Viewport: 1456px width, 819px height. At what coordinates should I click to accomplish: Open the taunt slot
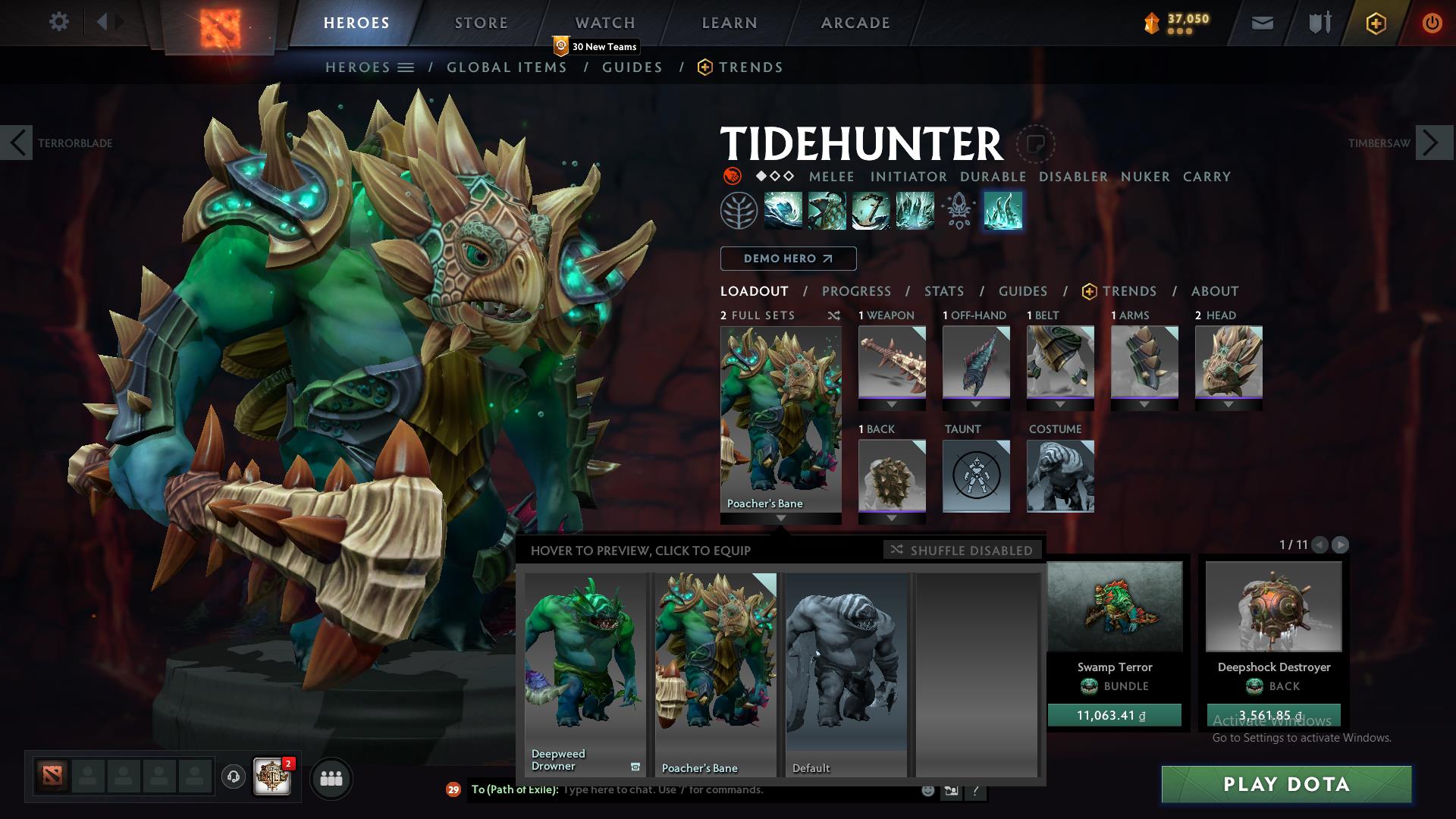coord(976,476)
